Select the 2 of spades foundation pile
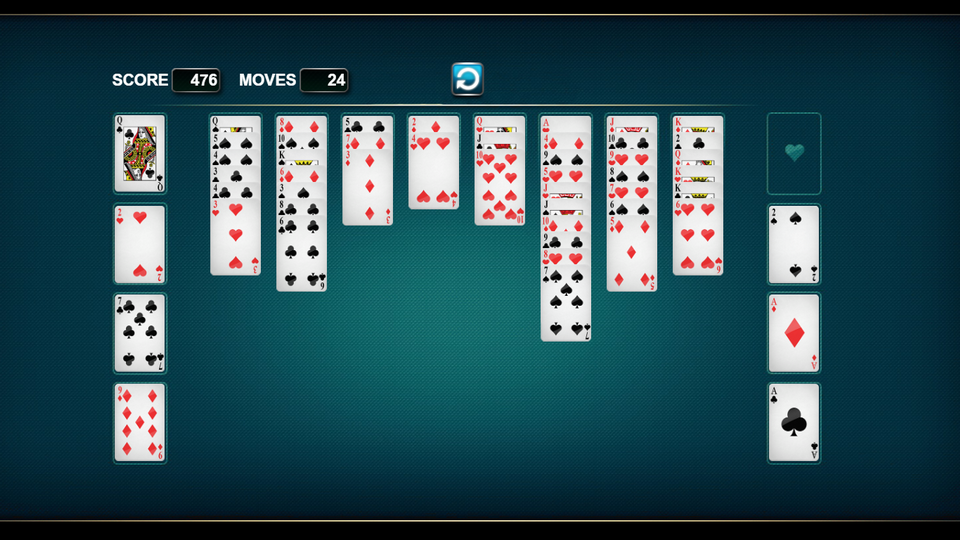This screenshot has width=960, height=540. click(794, 244)
